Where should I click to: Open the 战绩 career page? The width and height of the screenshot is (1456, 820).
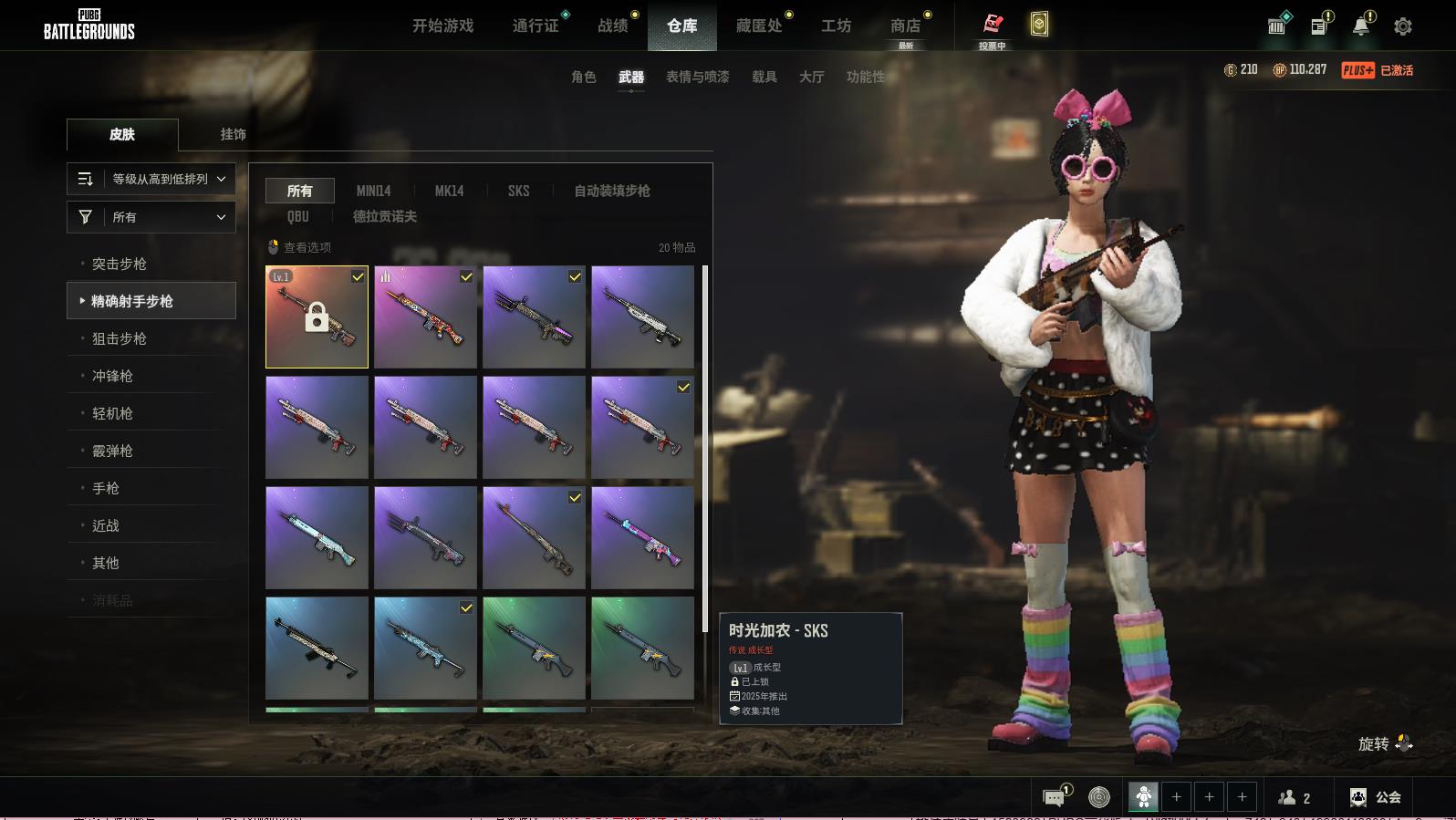[613, 26]
